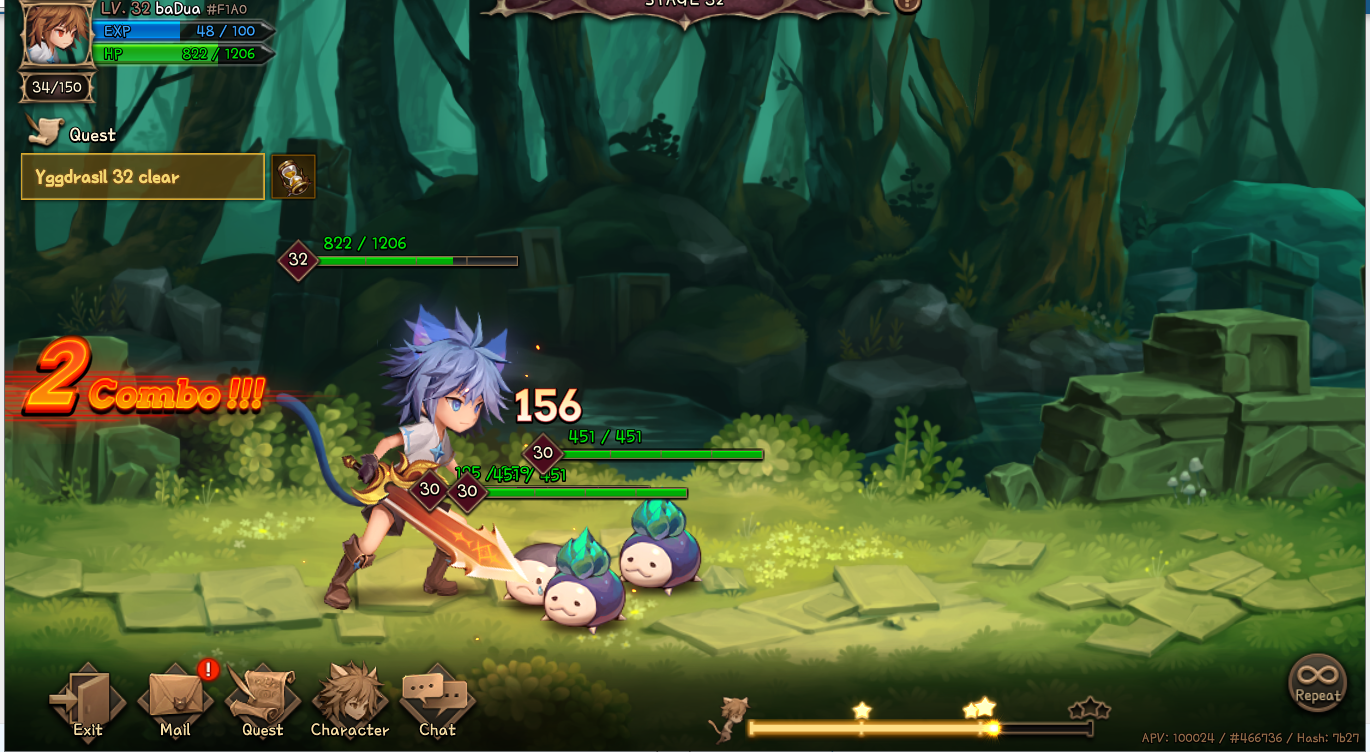Screen dimensions: 1370x752
Task: Open the Quest scroll in the bottom menu
Action: tap(262, 700)
